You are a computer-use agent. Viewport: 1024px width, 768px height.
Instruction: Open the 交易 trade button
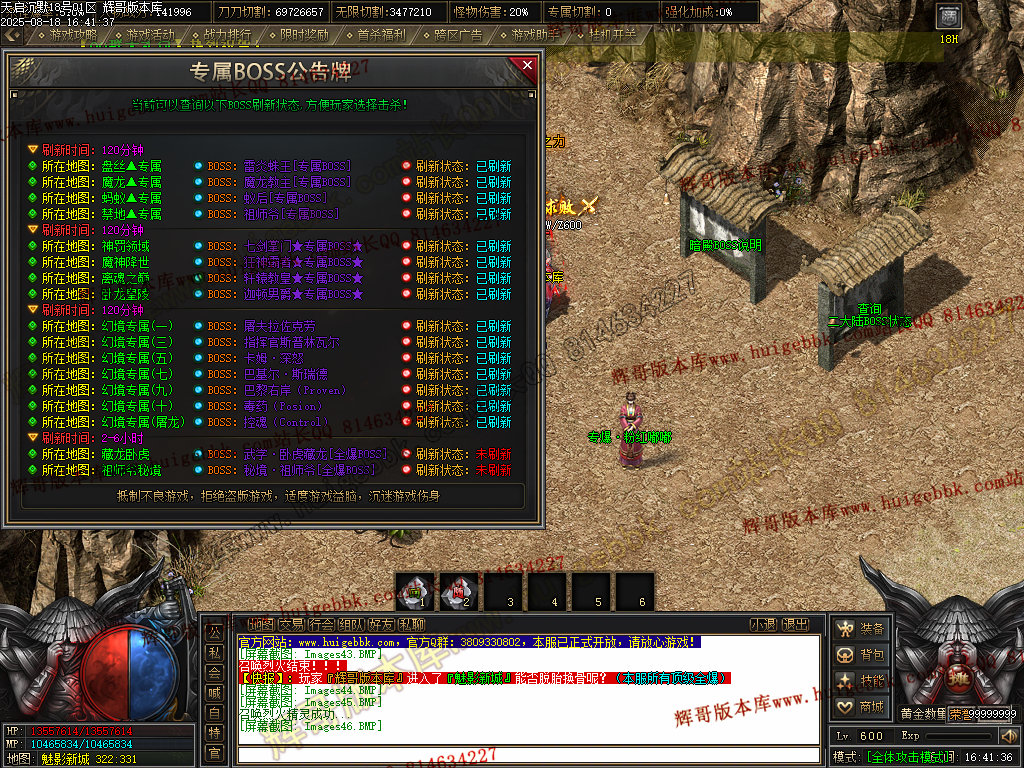(291, 625)
